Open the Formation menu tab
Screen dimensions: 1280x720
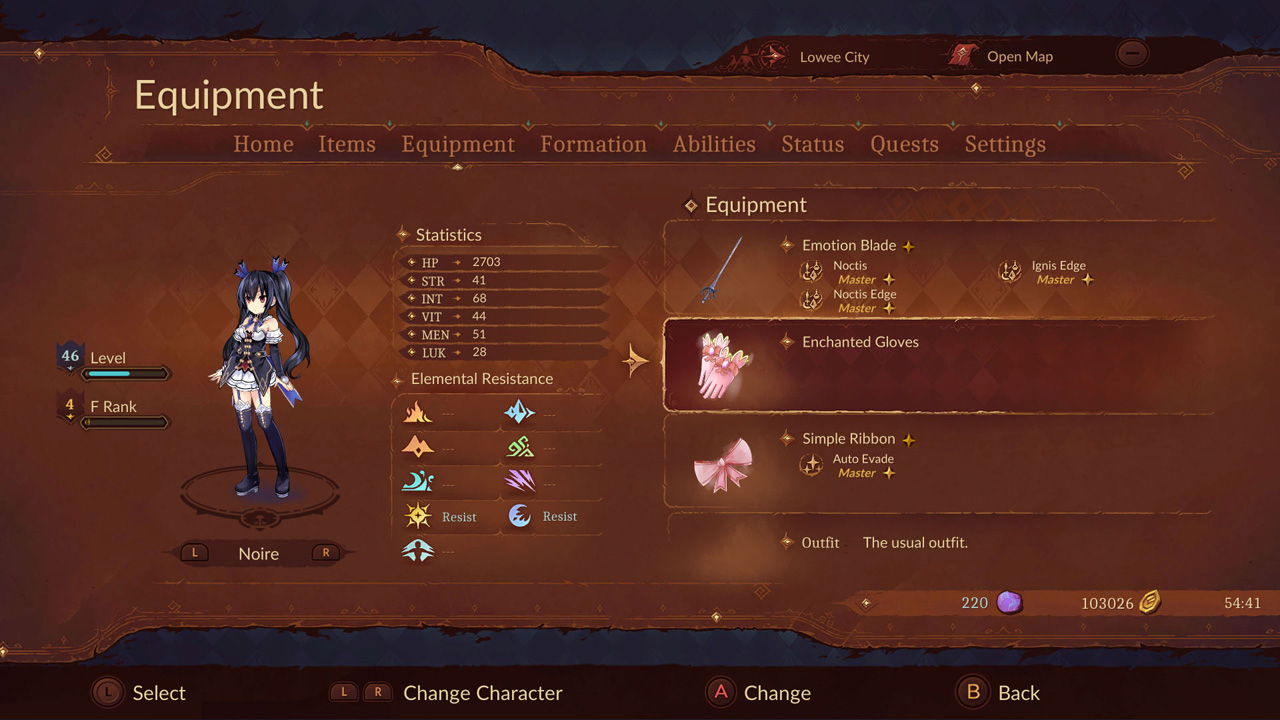[593, 144]
